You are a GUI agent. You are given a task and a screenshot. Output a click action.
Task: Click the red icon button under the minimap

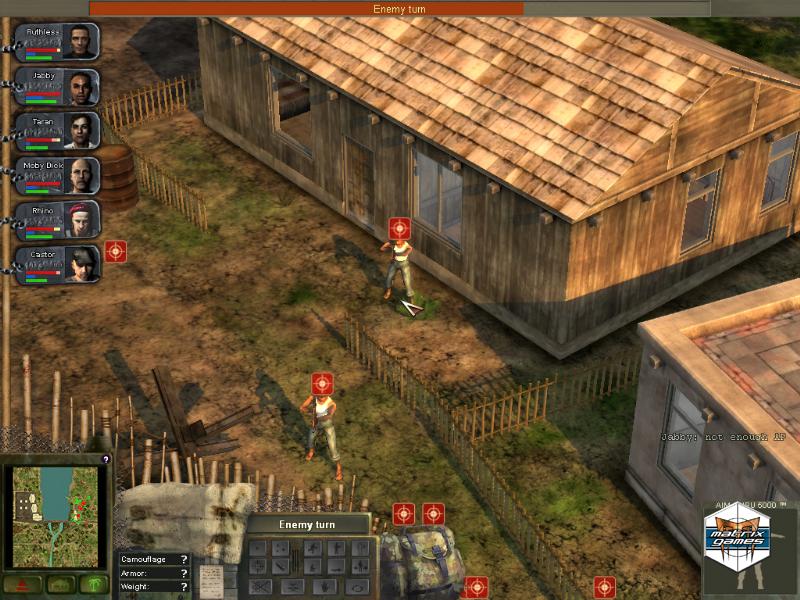click(22, 585)
